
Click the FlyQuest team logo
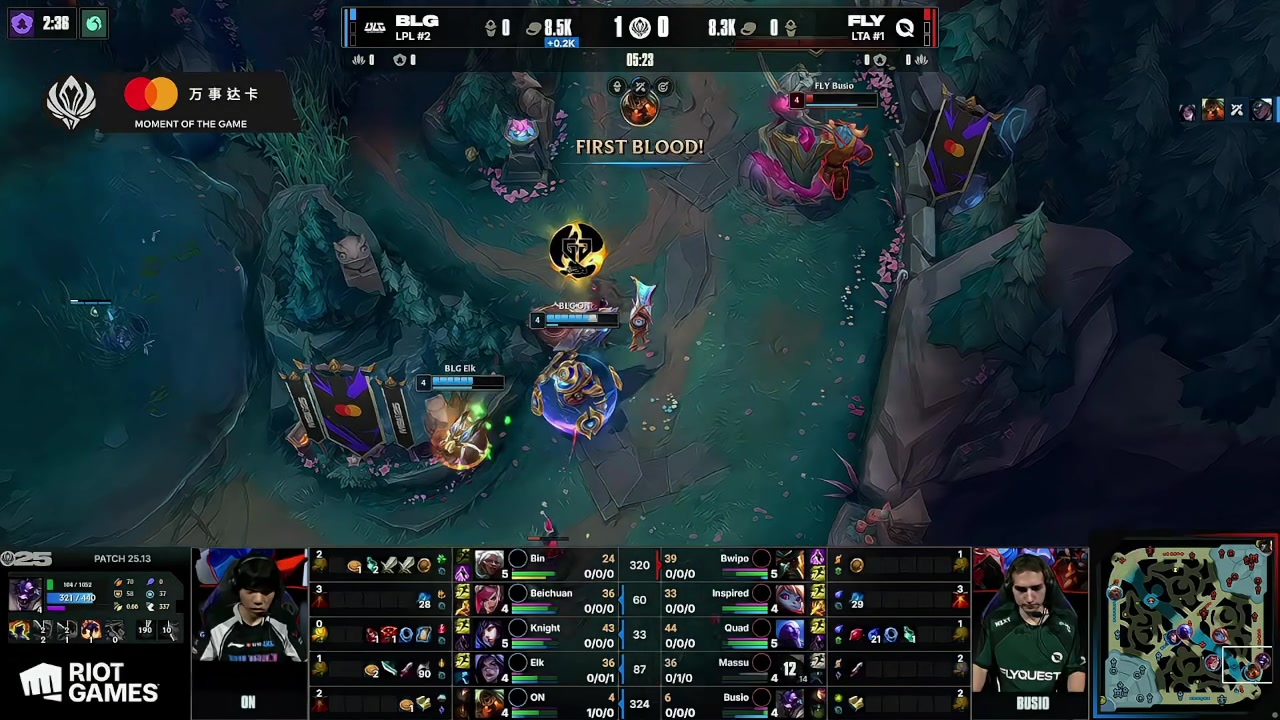coord(904,28)
